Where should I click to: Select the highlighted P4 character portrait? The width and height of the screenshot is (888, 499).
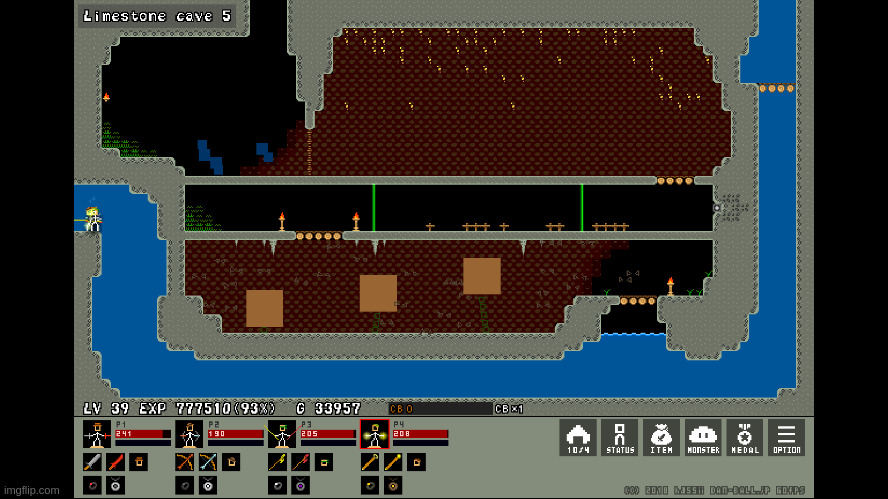[374, 434]
